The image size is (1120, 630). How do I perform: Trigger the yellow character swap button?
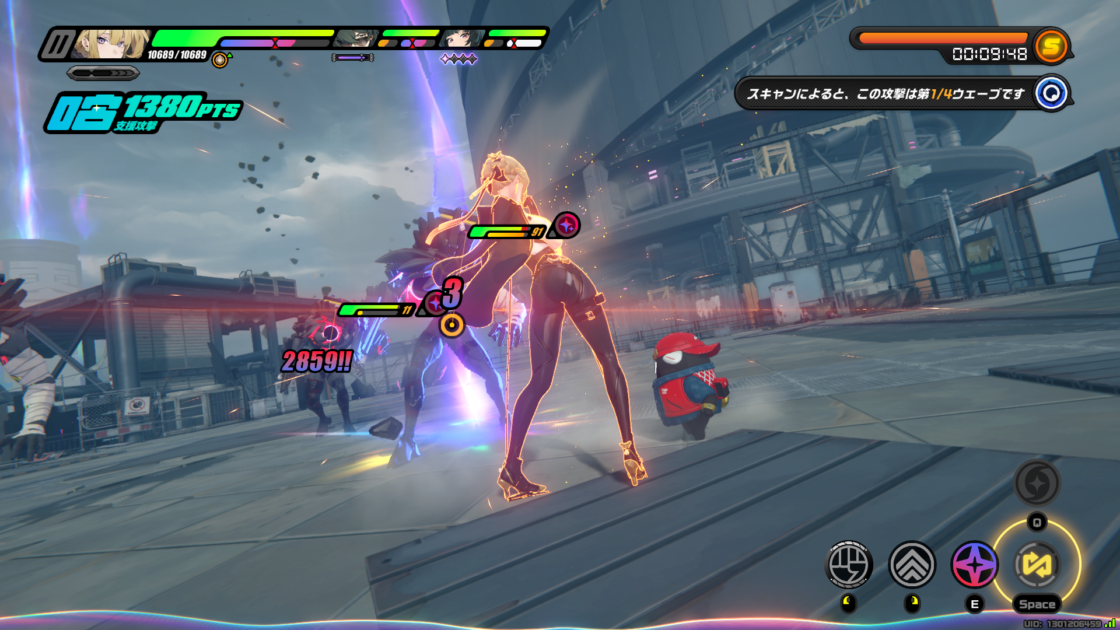coord(1037,564)
